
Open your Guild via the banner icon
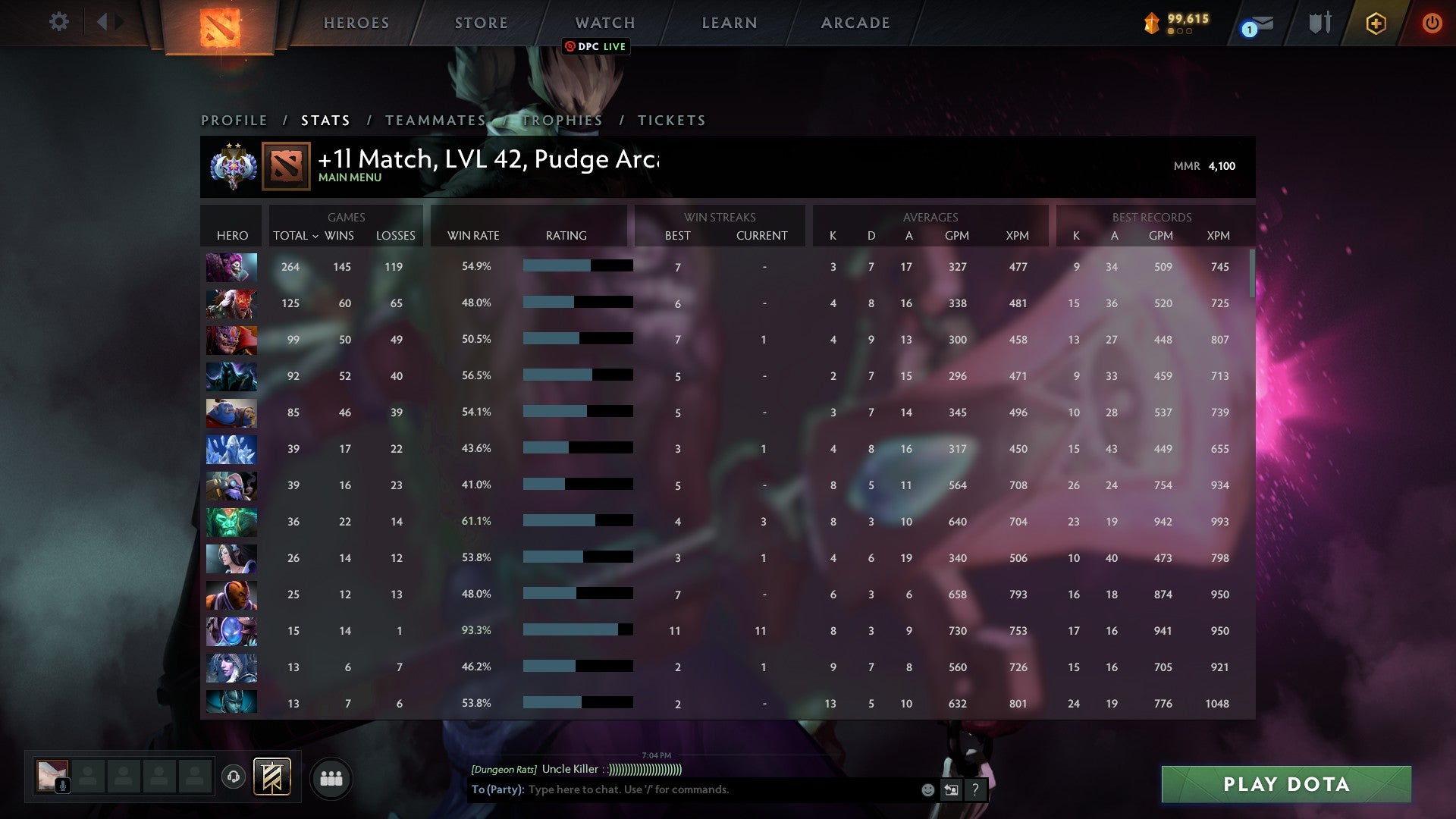pos(274,777)
